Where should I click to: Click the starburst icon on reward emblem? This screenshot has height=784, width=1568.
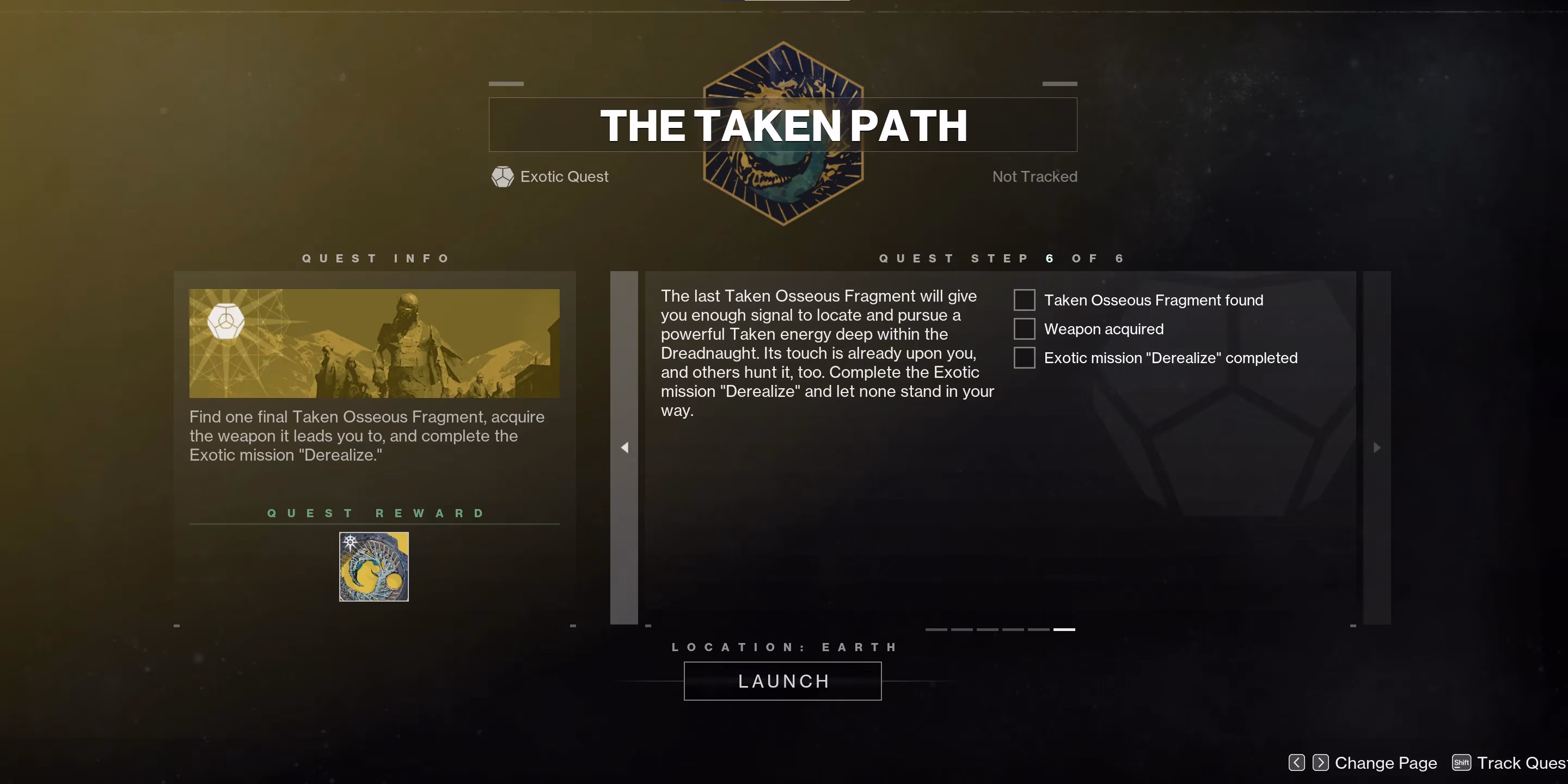tap(351, 542)
